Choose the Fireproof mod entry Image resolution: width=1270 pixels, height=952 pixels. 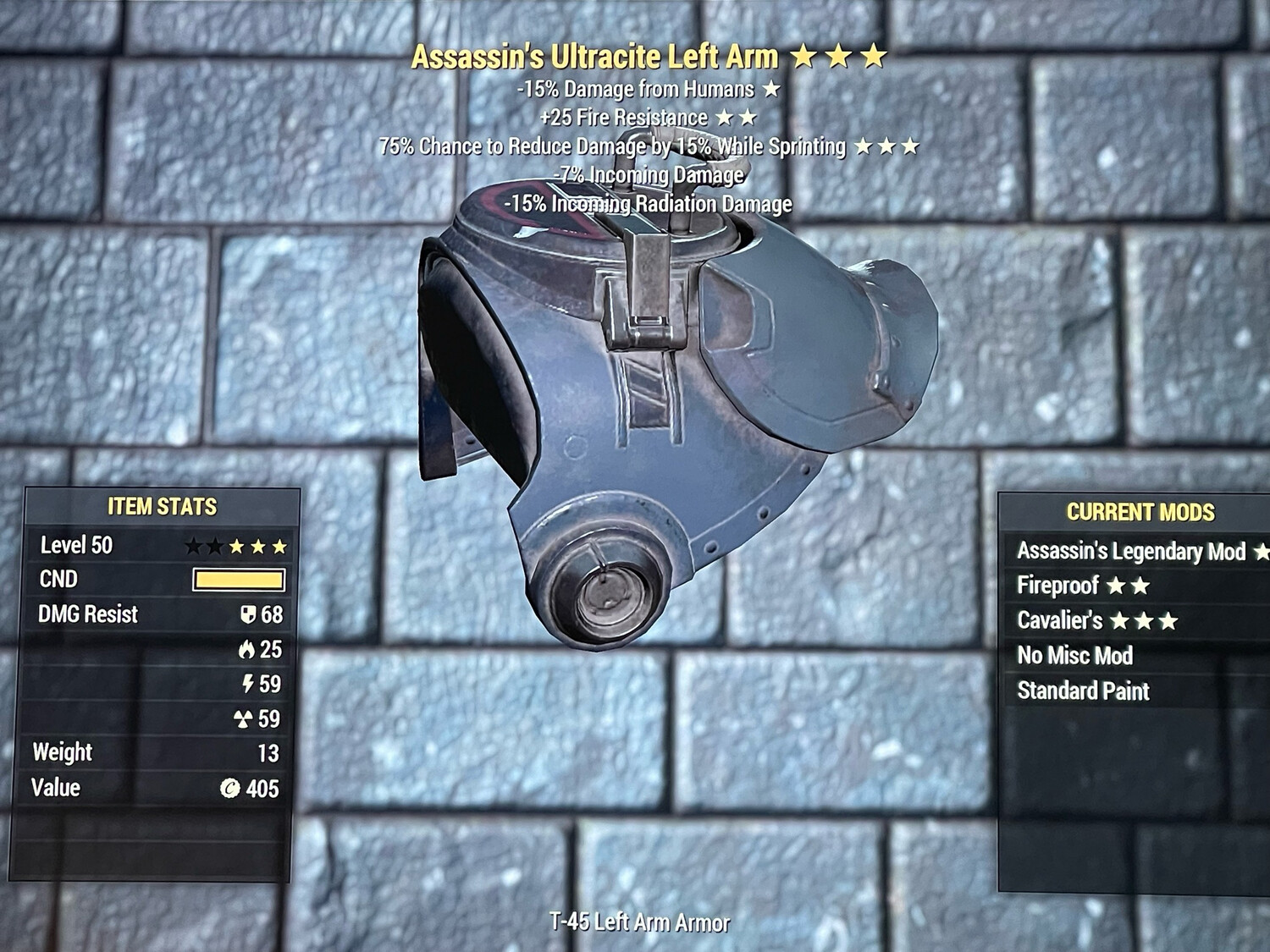(1083, 586)
